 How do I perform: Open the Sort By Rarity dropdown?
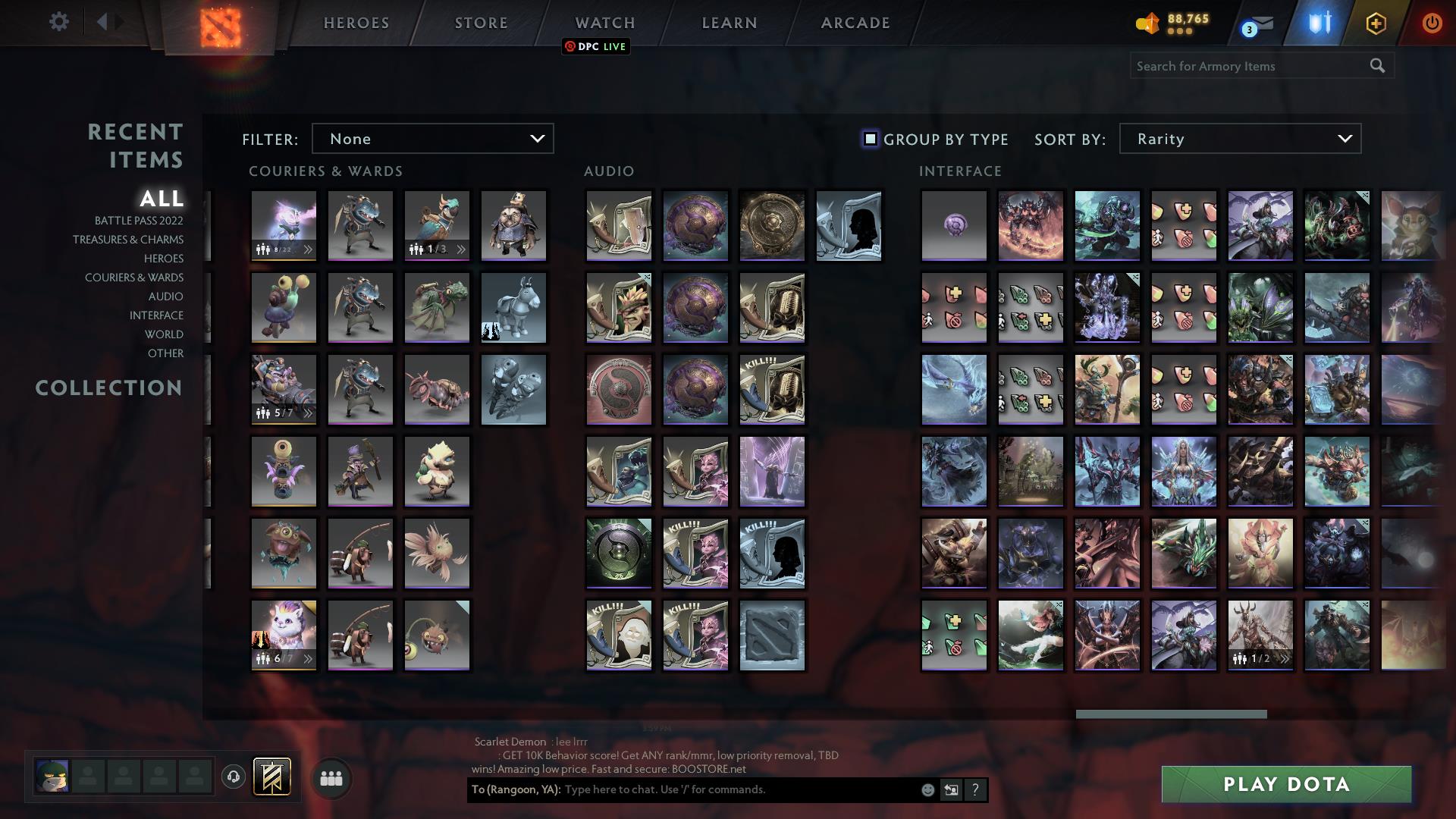click(x=1239, y=139)
